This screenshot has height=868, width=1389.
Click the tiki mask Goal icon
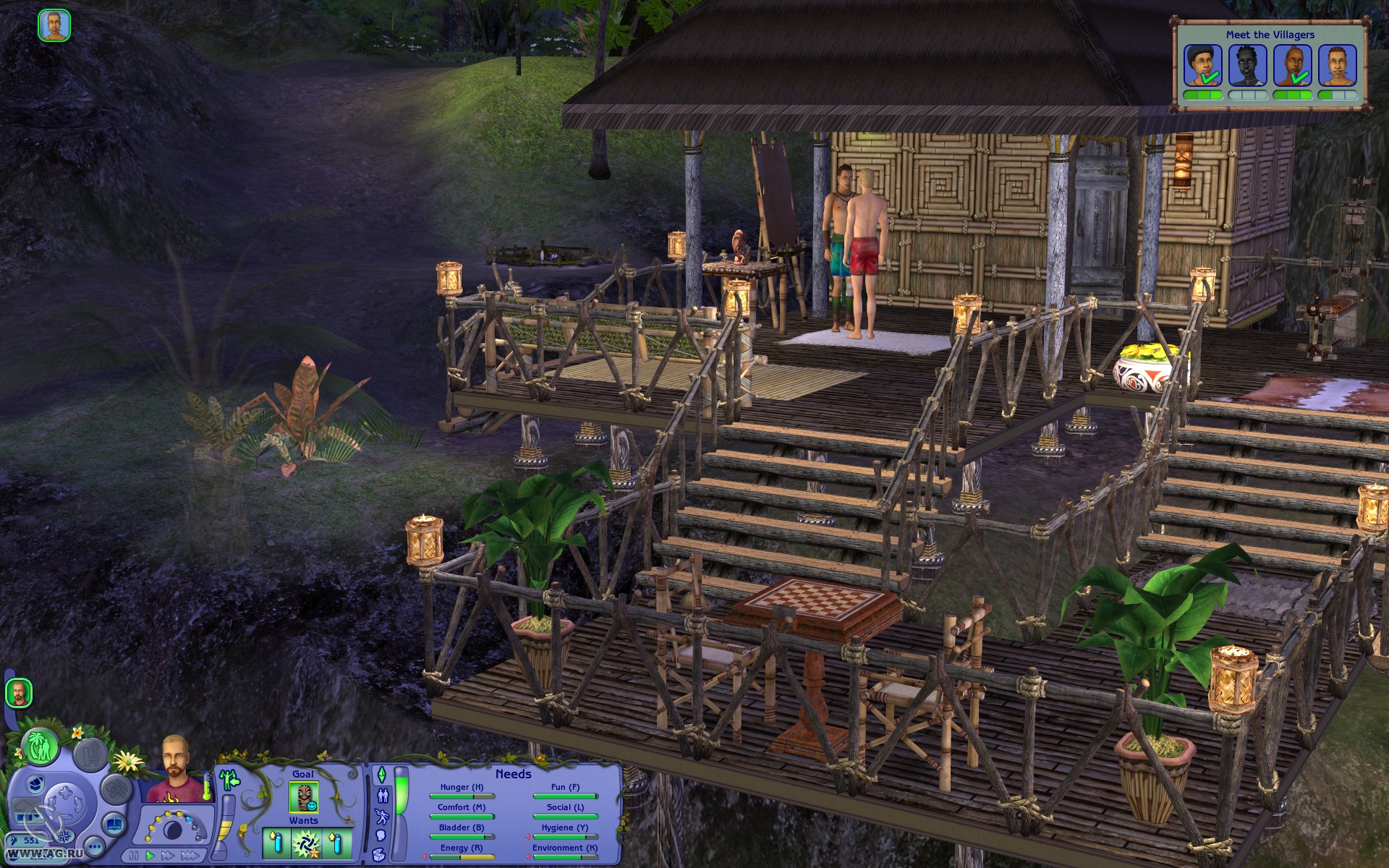303,797
